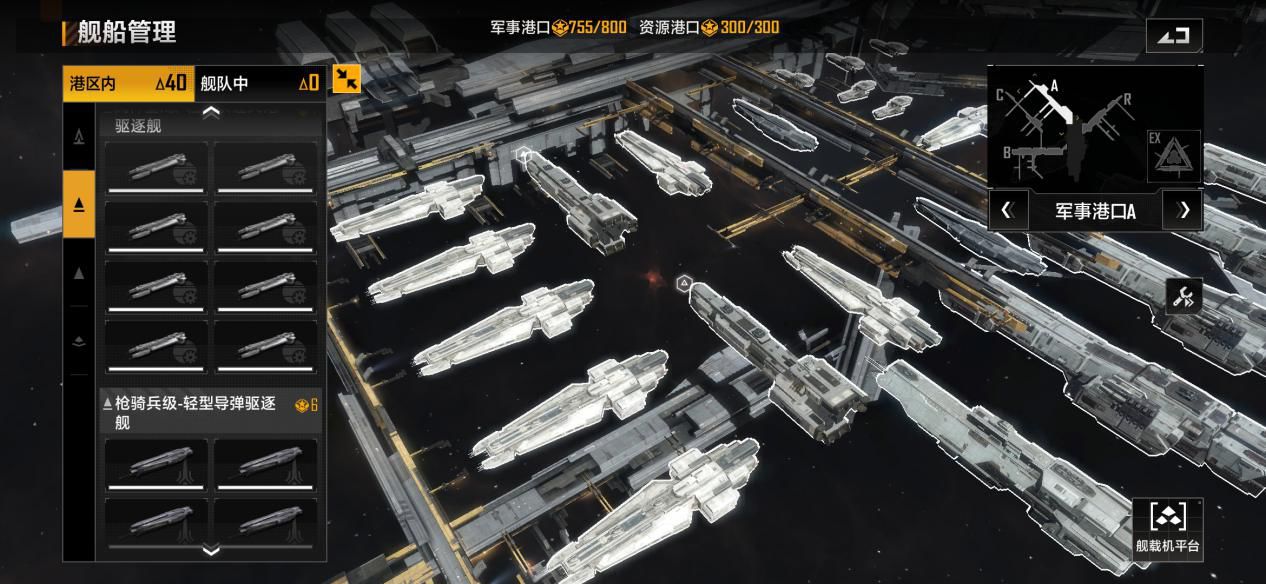This screenshot has height=584, width=1266.
Task: Select the 军事港口A port label
Action: point(1095,211)
